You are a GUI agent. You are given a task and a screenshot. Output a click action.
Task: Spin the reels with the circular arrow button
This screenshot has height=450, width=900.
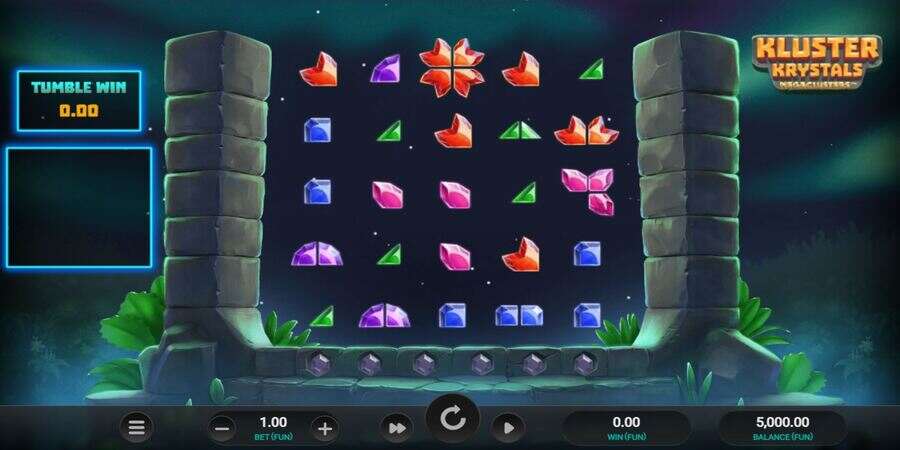pyautogui.click(x=452, y=417)
